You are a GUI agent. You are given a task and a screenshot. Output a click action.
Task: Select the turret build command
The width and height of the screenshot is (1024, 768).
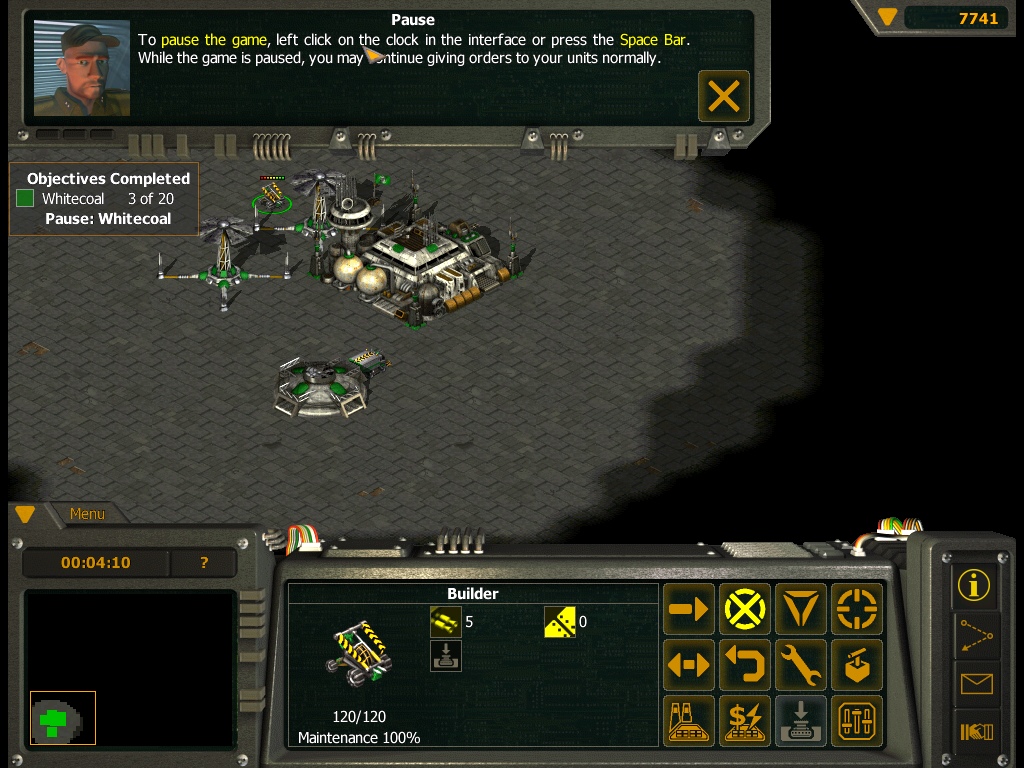pos(857,665)
